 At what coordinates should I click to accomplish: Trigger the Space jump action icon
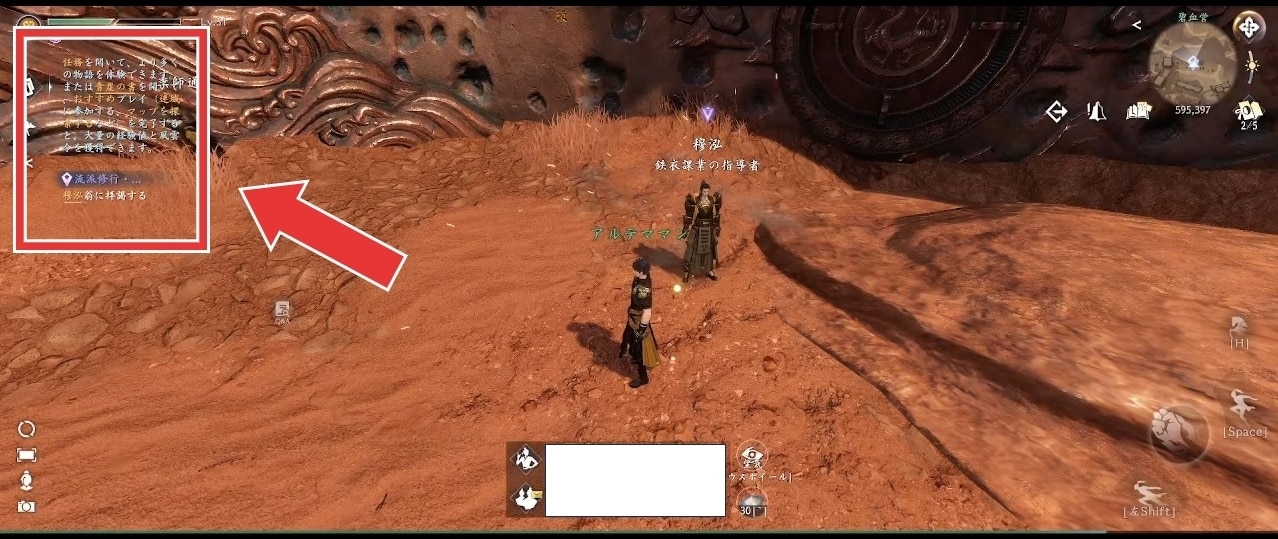[x=1244, y=408]
